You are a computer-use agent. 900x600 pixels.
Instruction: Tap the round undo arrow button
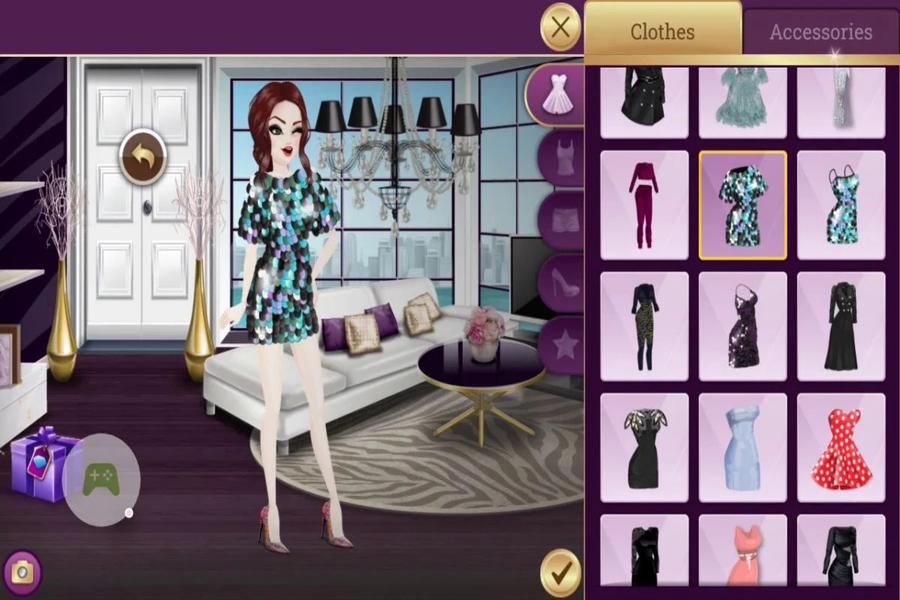(x=143, y=158)
